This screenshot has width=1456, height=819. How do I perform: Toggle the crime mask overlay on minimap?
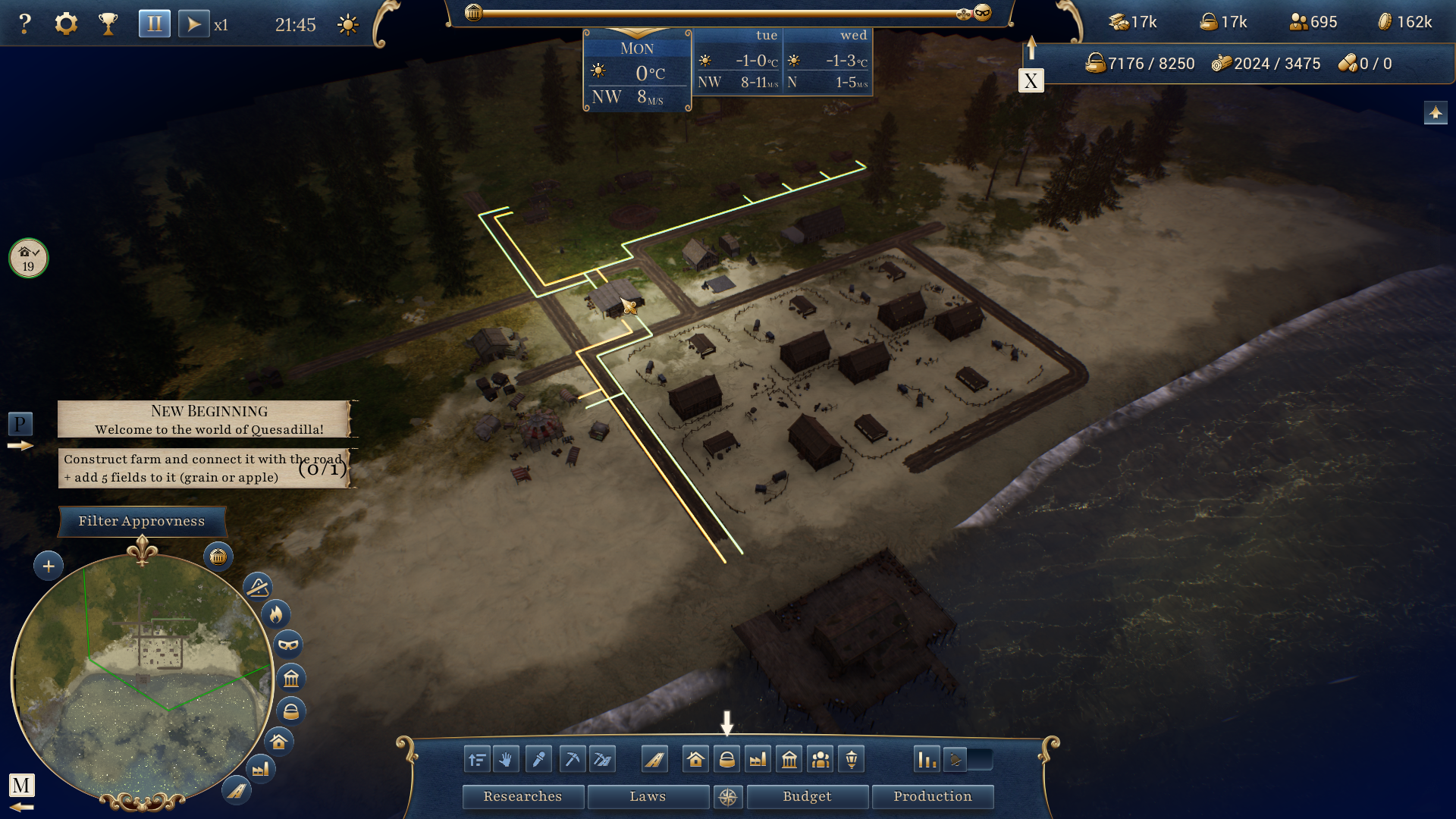coord(288,645)
